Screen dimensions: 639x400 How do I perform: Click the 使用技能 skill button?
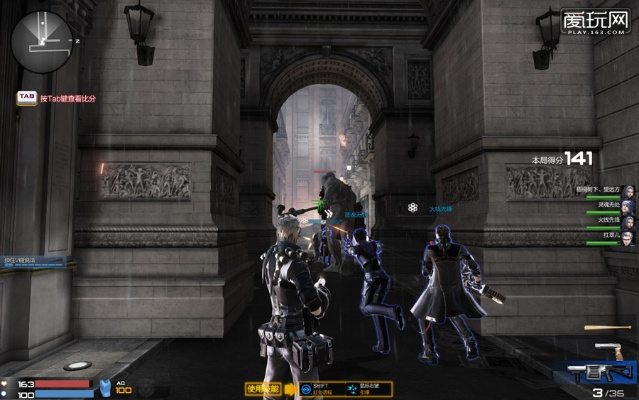(x=262, y=388)
